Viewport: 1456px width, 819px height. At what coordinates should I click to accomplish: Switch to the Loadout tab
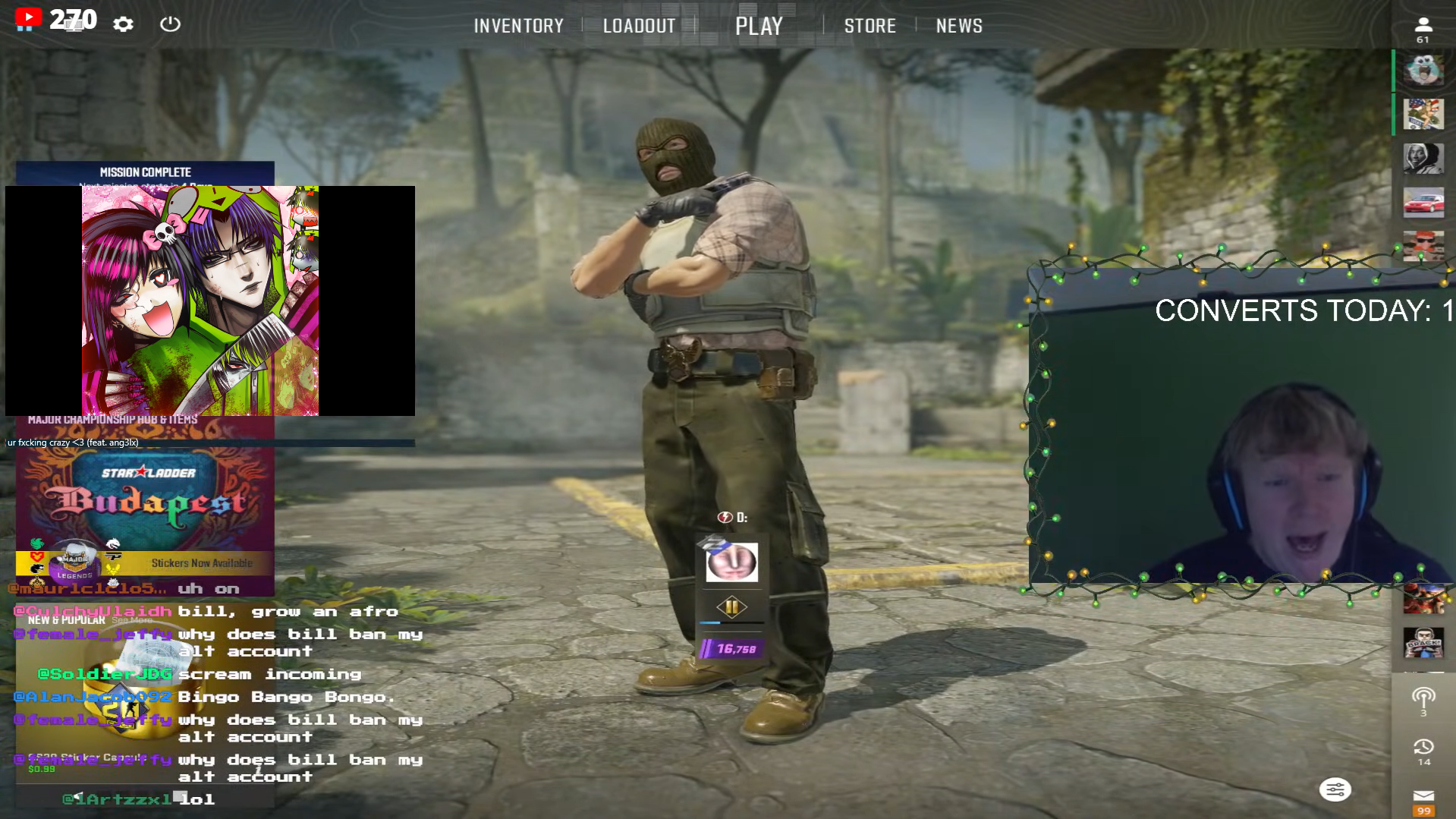[x=639, y=26]
